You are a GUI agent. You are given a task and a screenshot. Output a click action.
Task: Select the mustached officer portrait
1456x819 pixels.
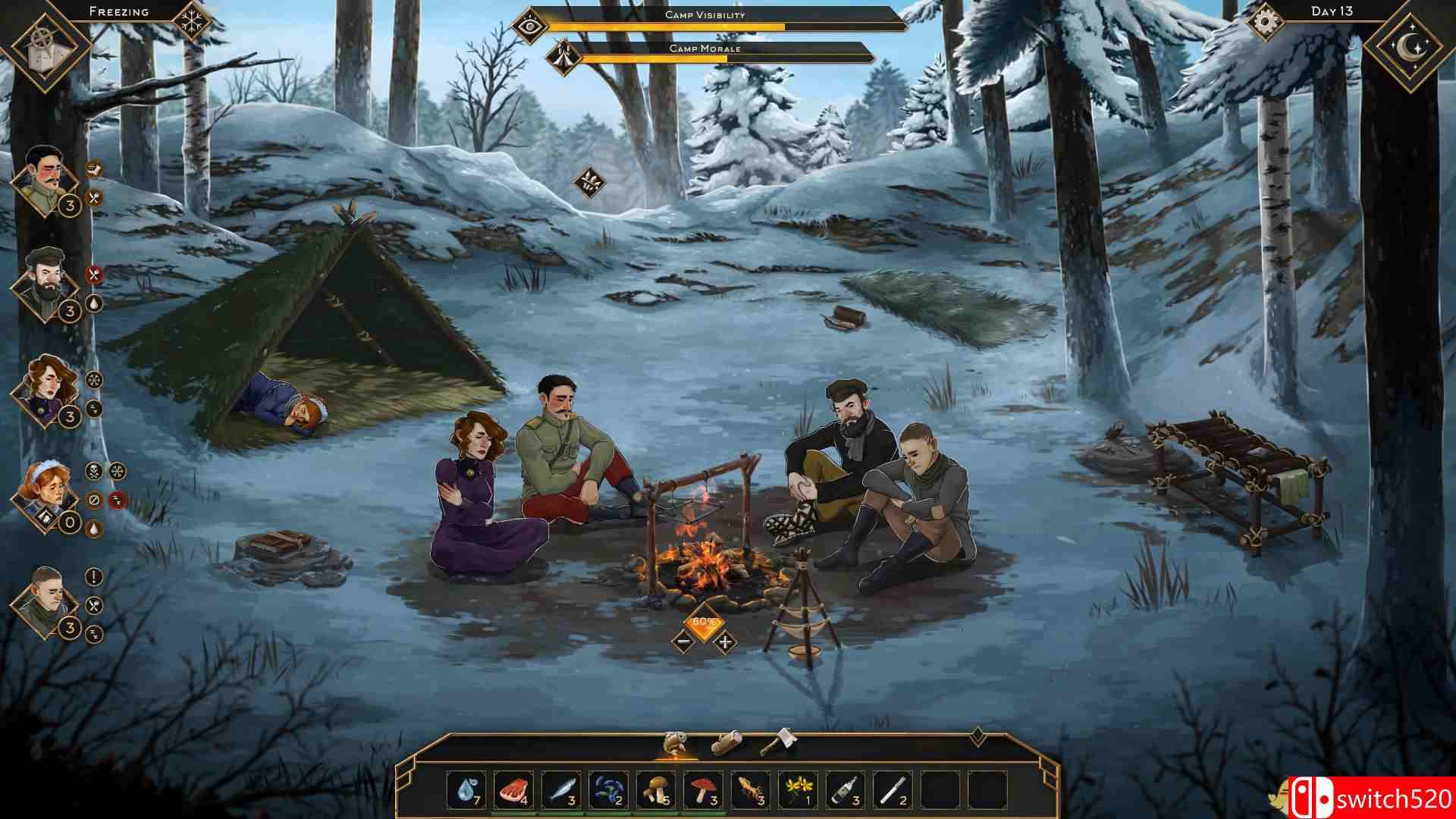(x=45, y=180)
